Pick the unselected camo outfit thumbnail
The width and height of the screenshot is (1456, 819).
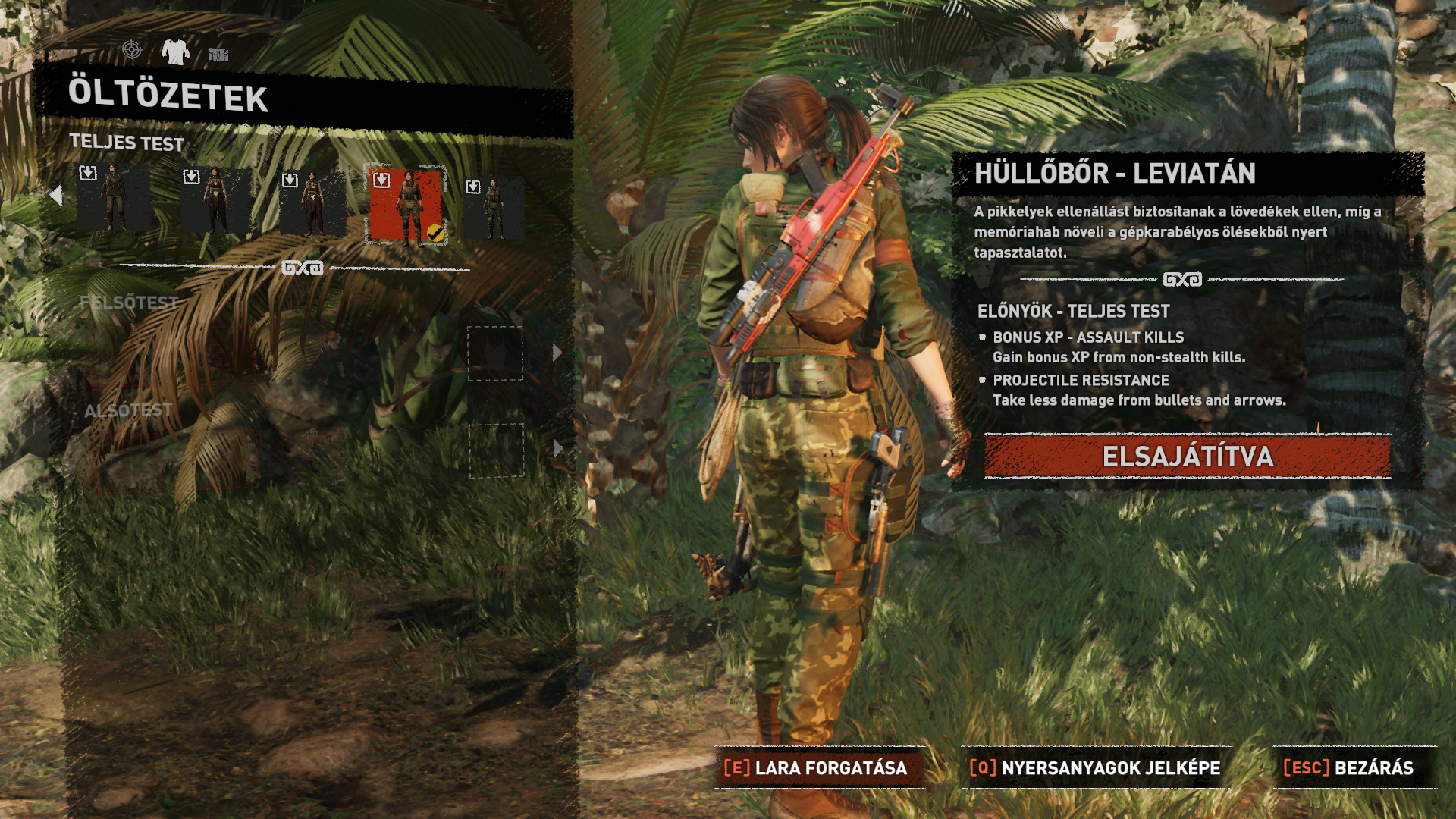coord(494,207)
